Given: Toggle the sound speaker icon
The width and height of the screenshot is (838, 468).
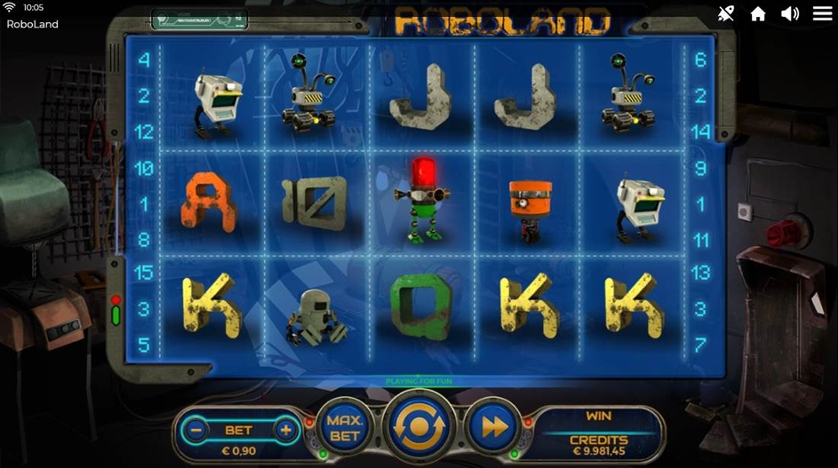Looking at the screenshot, I should pos(790,13).
